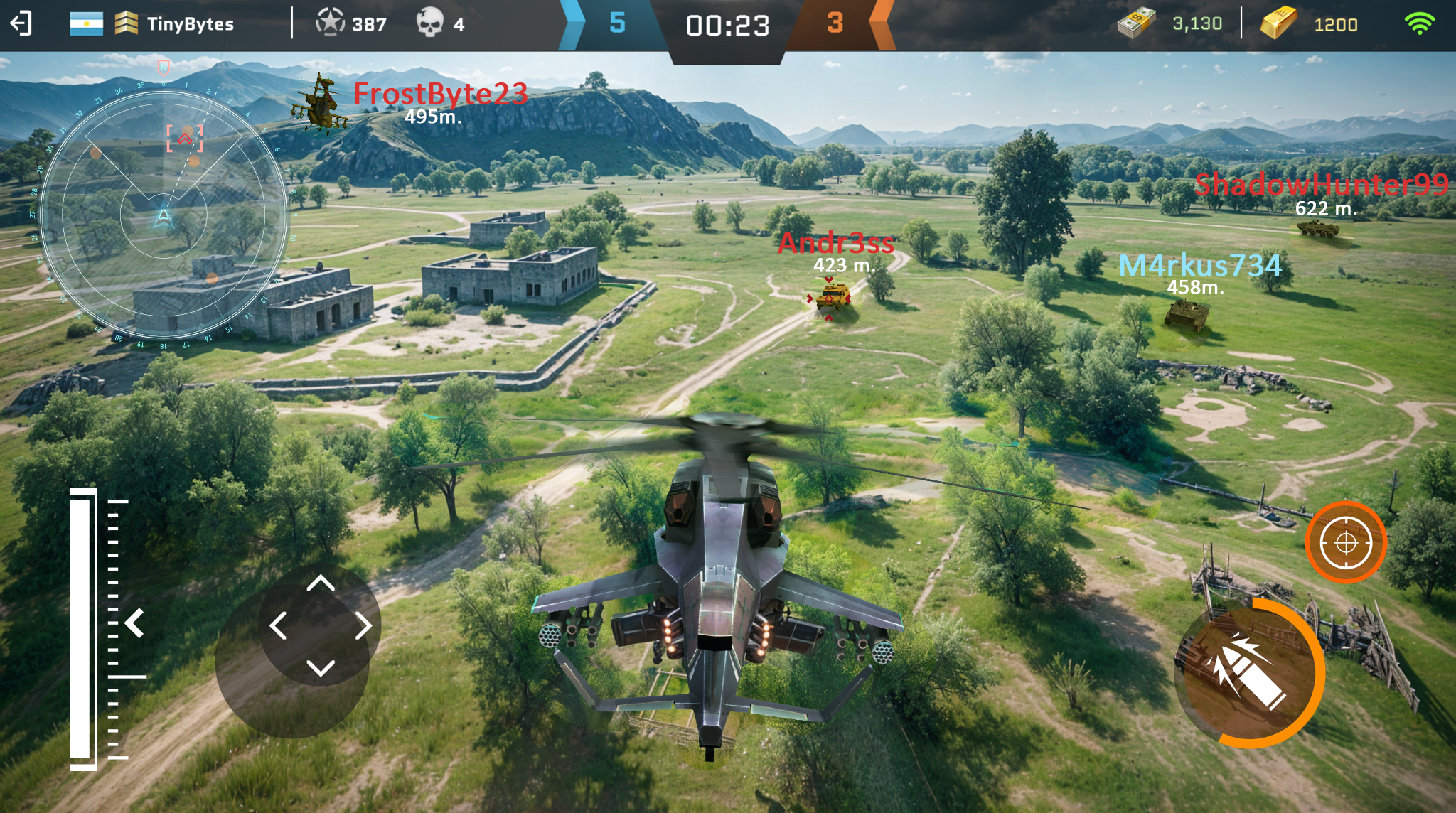Tap the exit battle icon top-left

tap(22, 23)
